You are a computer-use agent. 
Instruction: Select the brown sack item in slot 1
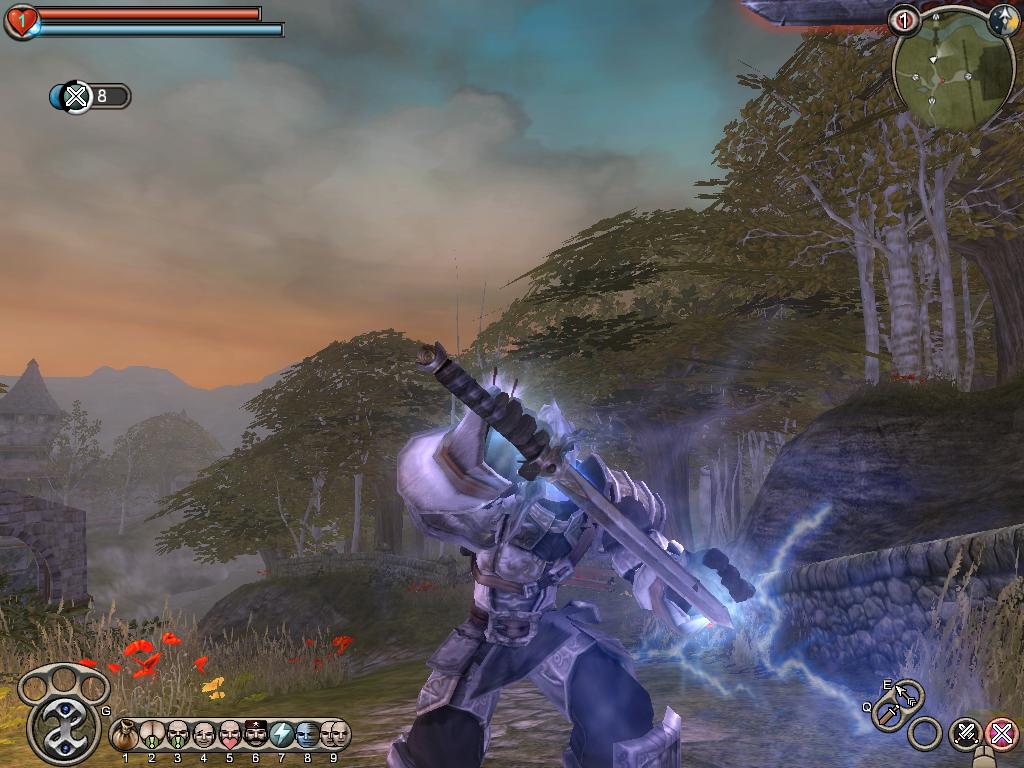(125, 736)
